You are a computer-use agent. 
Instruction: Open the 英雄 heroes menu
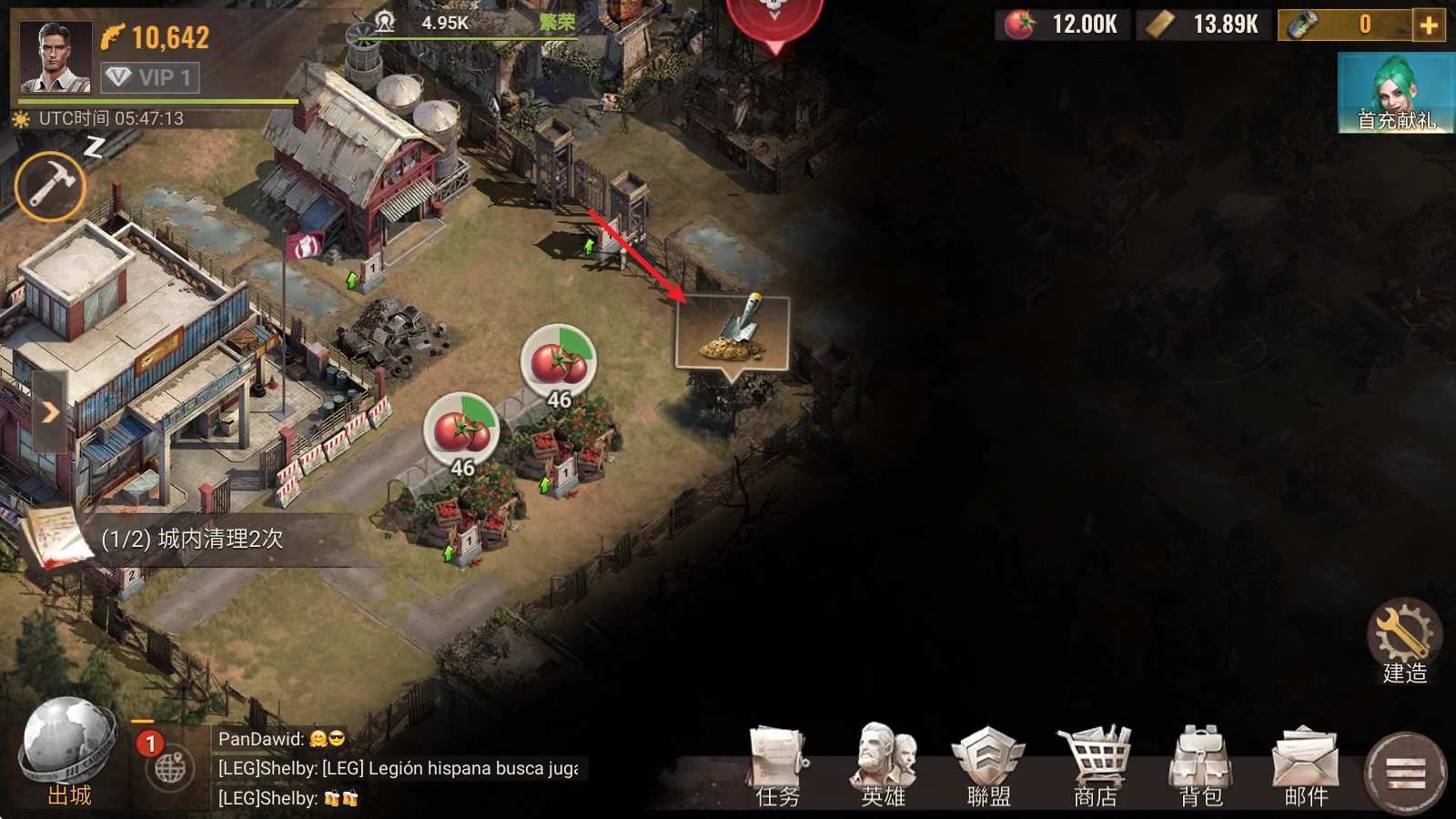[883, 766]
